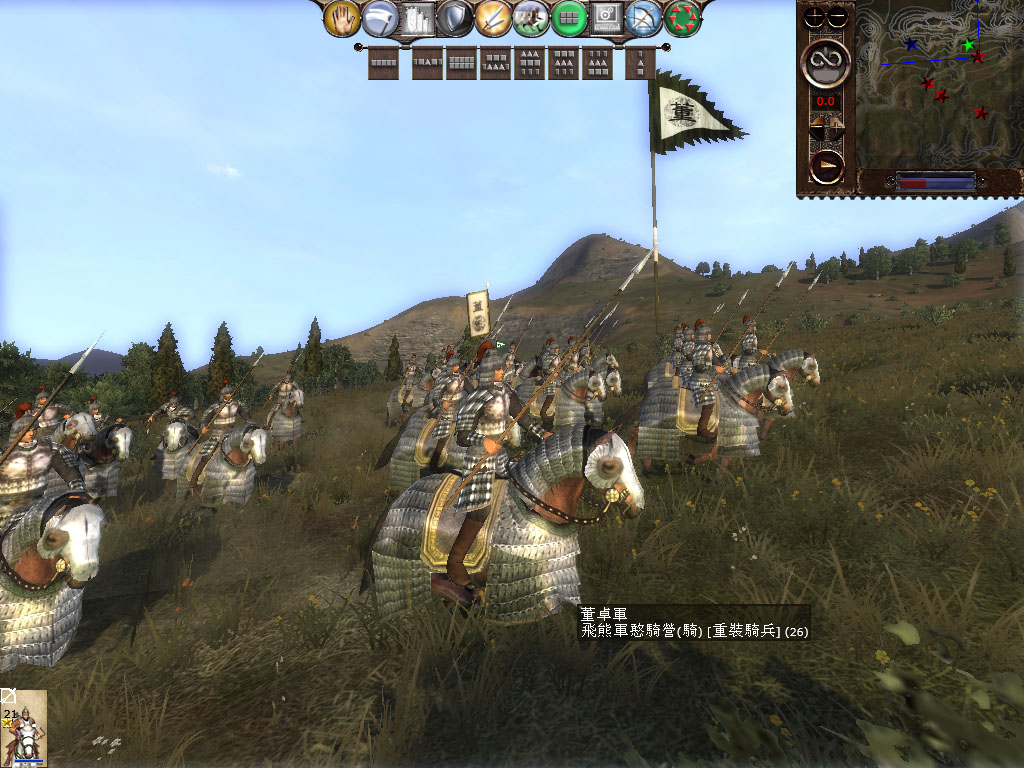
Task: Decrease battle speed with the minus arrow
Action: (818, 128)
